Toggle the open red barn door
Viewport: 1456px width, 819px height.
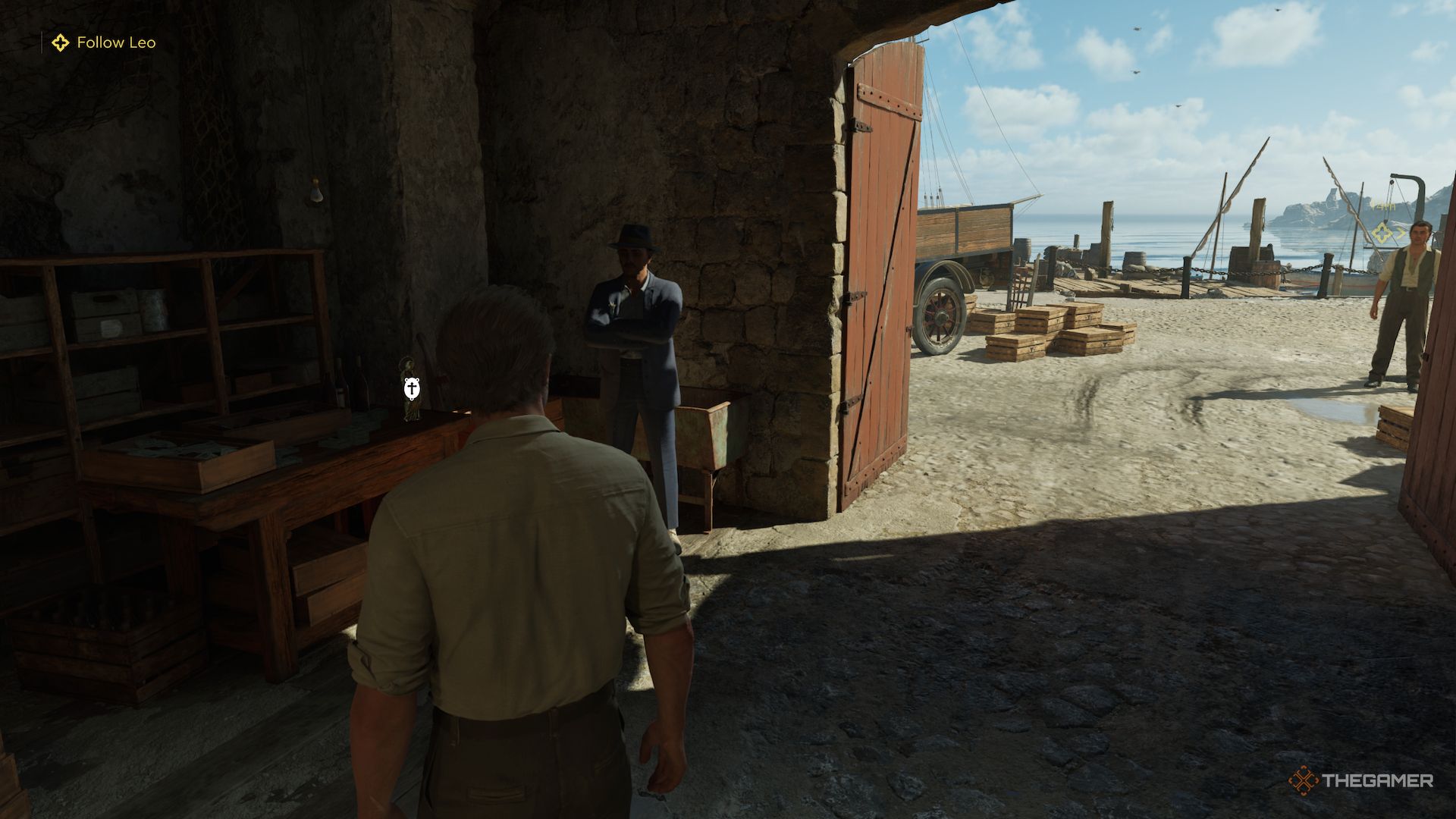click(880, 288)
